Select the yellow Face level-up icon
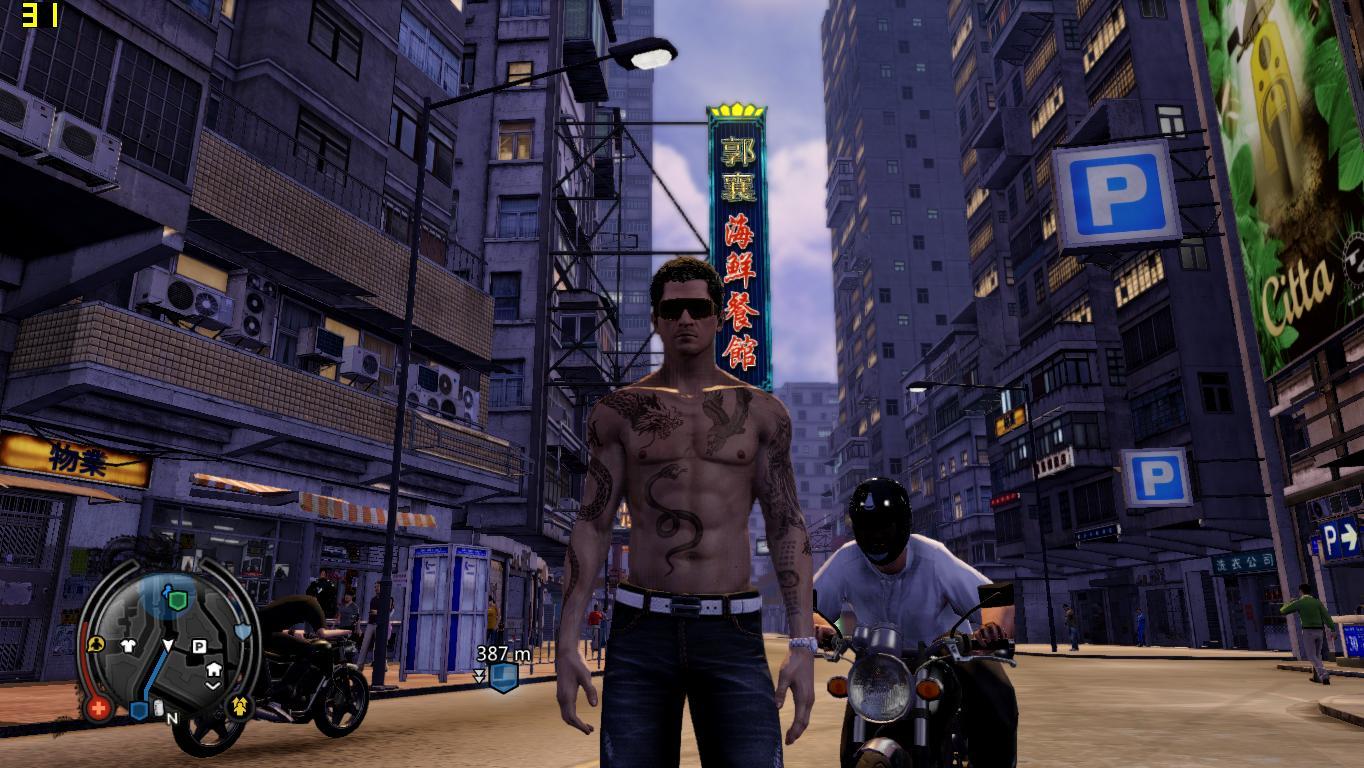The image size is (1364, 768). (x=240, y=707)
